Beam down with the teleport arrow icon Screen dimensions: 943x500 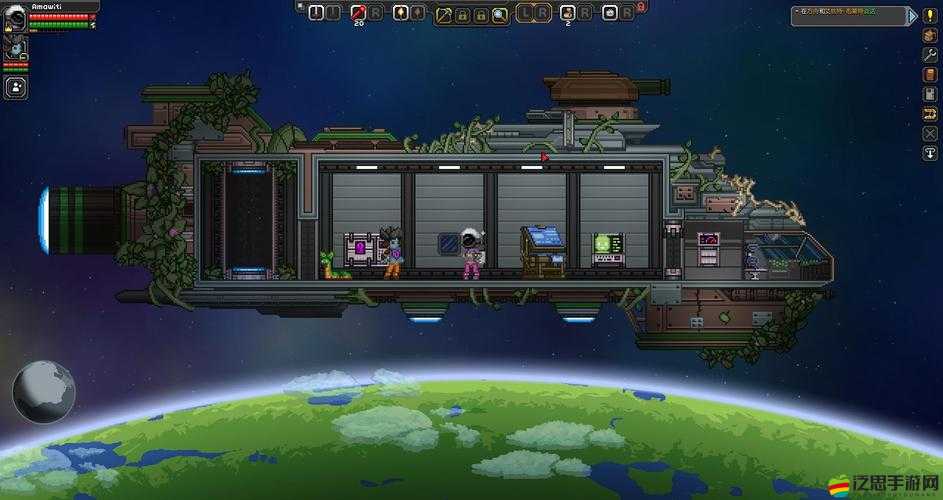coord(930,153)
